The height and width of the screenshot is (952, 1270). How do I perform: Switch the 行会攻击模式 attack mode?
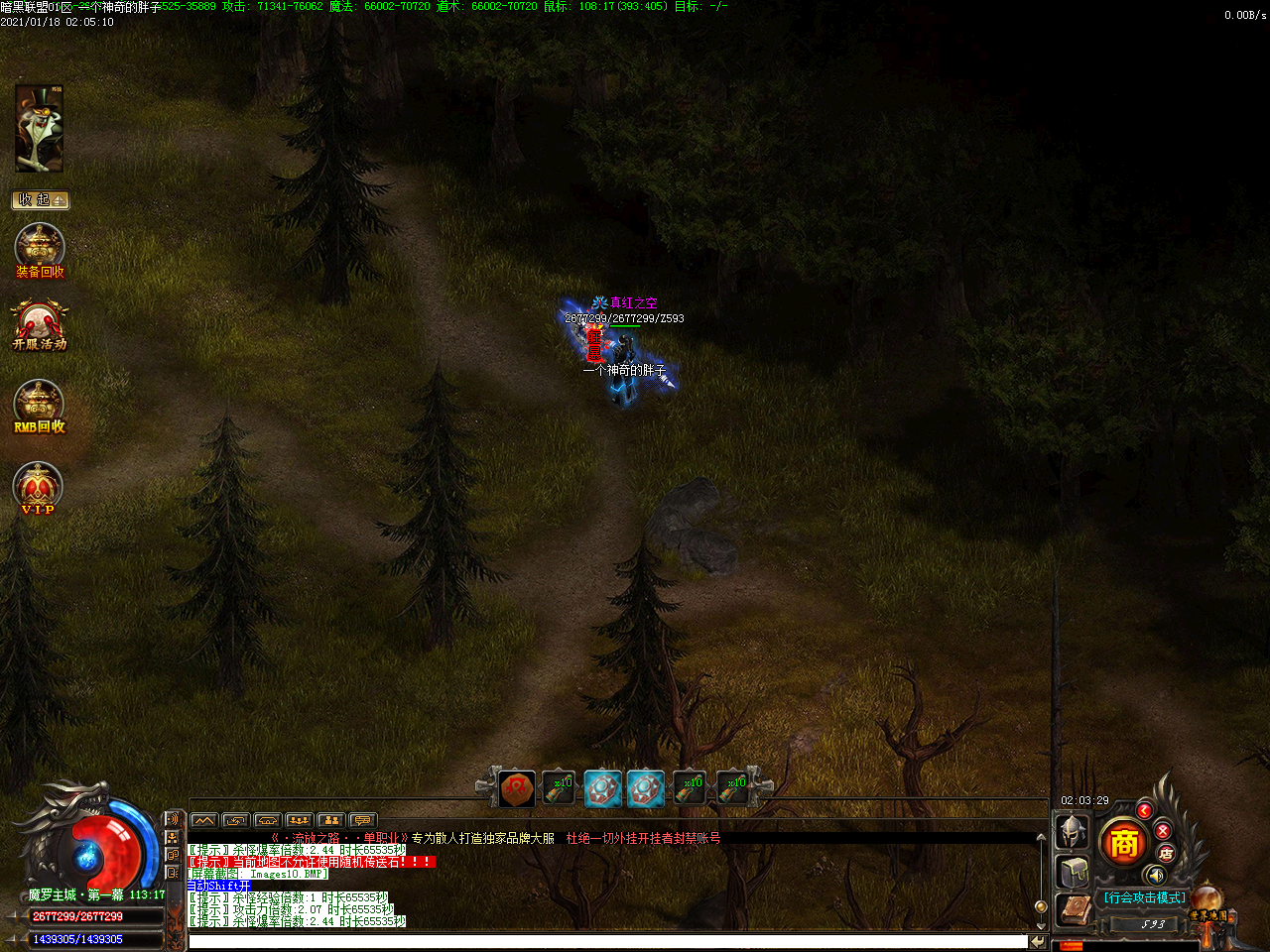(x=1144, y=897)
